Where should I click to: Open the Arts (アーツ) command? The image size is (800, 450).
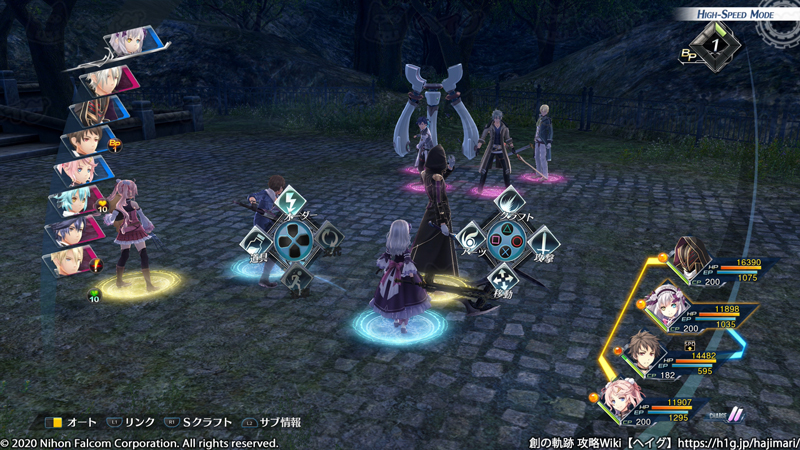pyautogui.click(x=471, y=241)
